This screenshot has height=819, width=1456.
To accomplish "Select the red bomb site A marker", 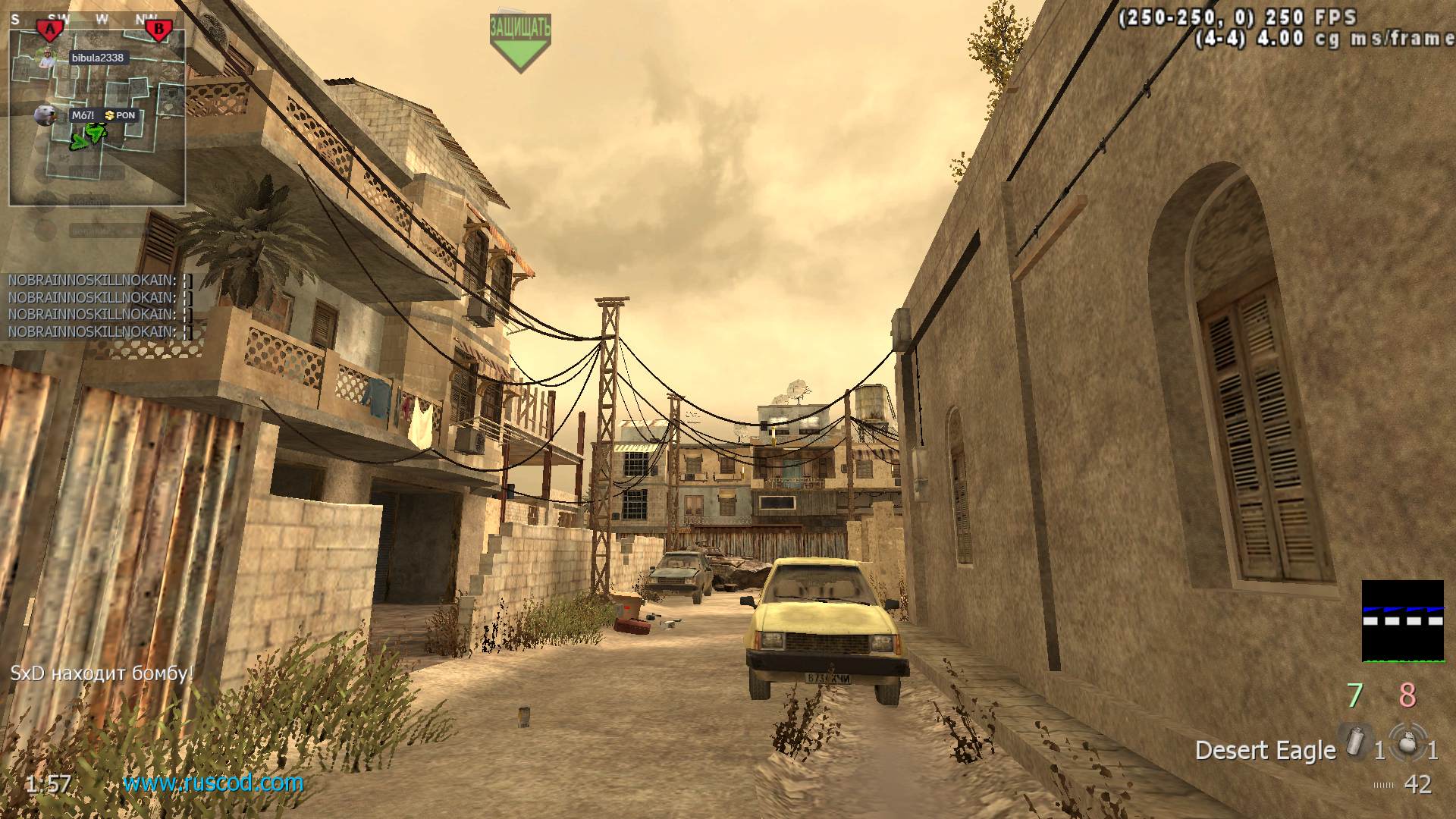I will point(51,30).
